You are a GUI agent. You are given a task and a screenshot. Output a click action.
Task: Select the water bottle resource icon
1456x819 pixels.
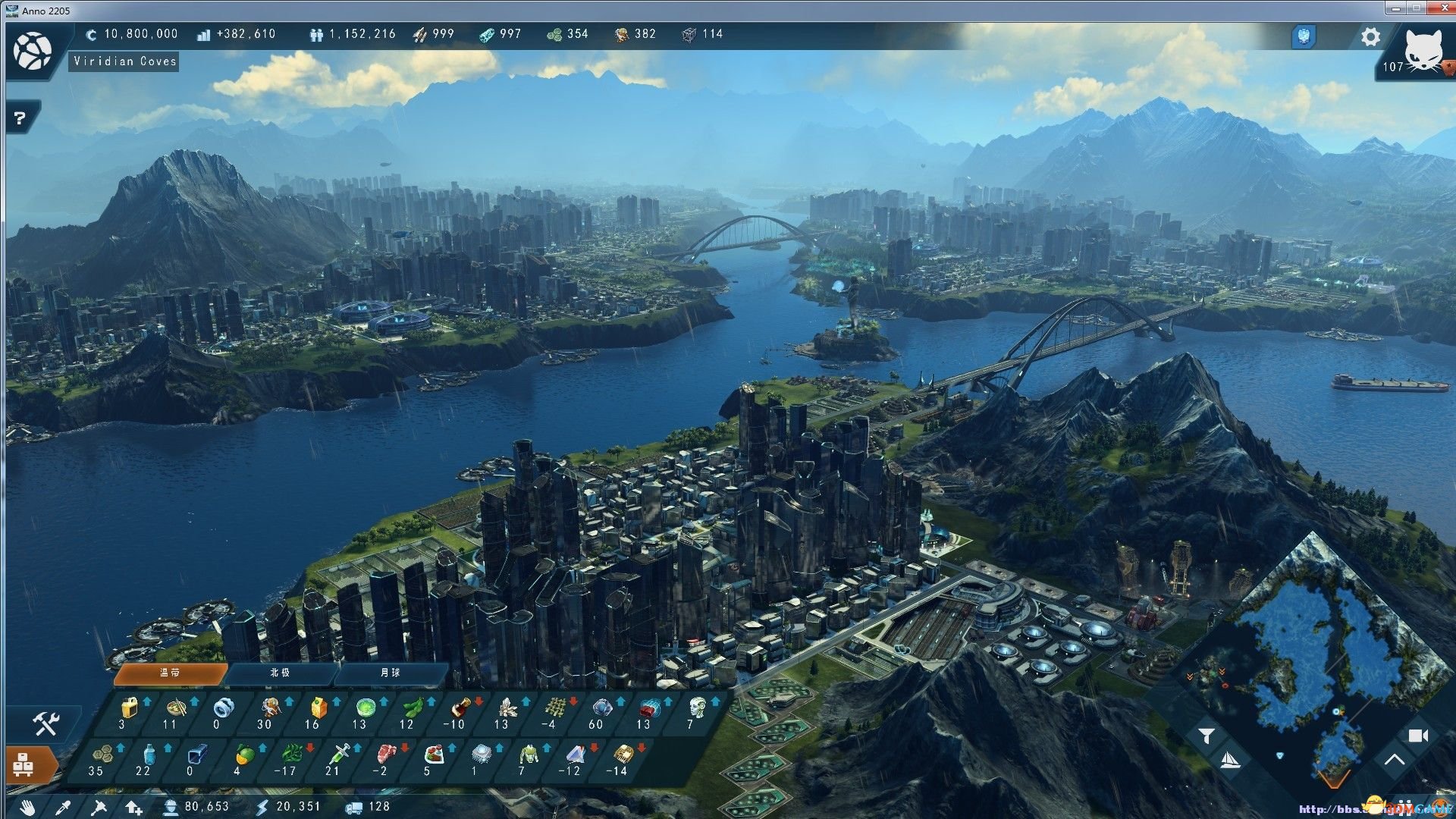coord(149,755)
